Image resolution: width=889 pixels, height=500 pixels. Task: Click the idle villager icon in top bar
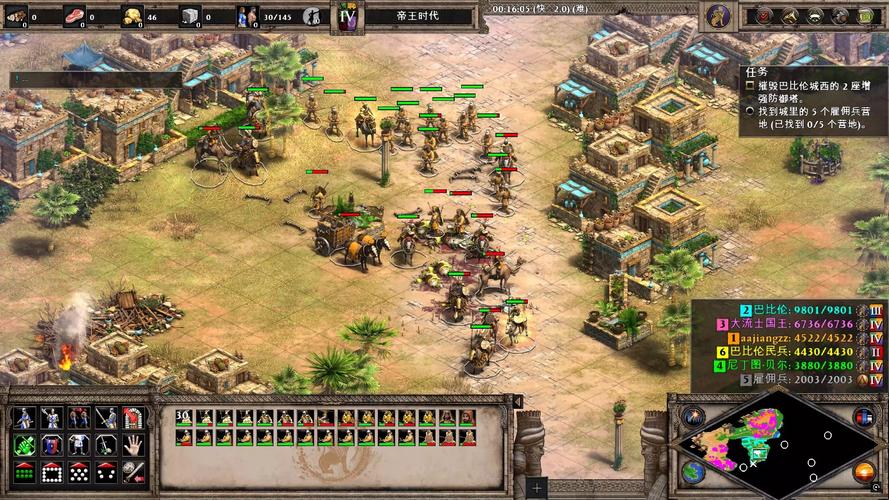click(x=312, y=15)
